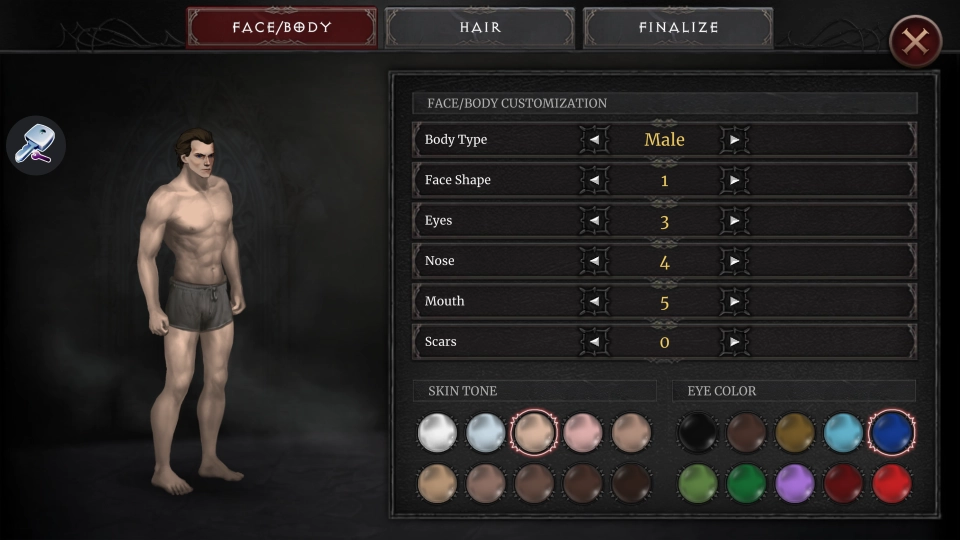
Task: Advance to the next Eyes style
Action: pyautogui.click(x=735, y=221)
